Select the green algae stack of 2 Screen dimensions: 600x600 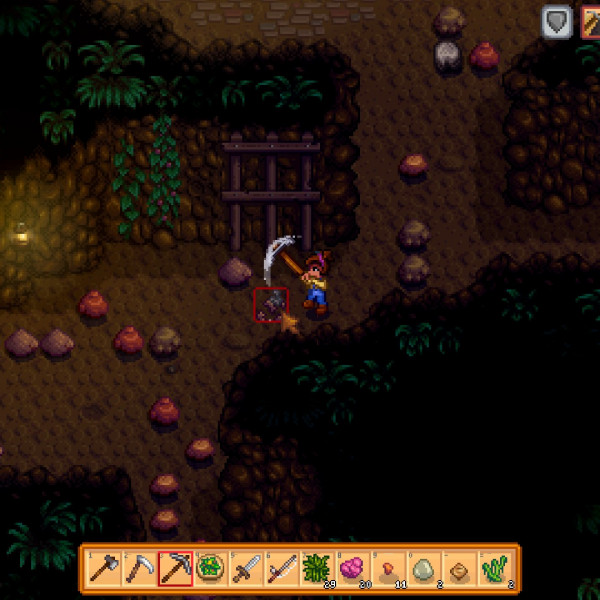coord(497,569)
